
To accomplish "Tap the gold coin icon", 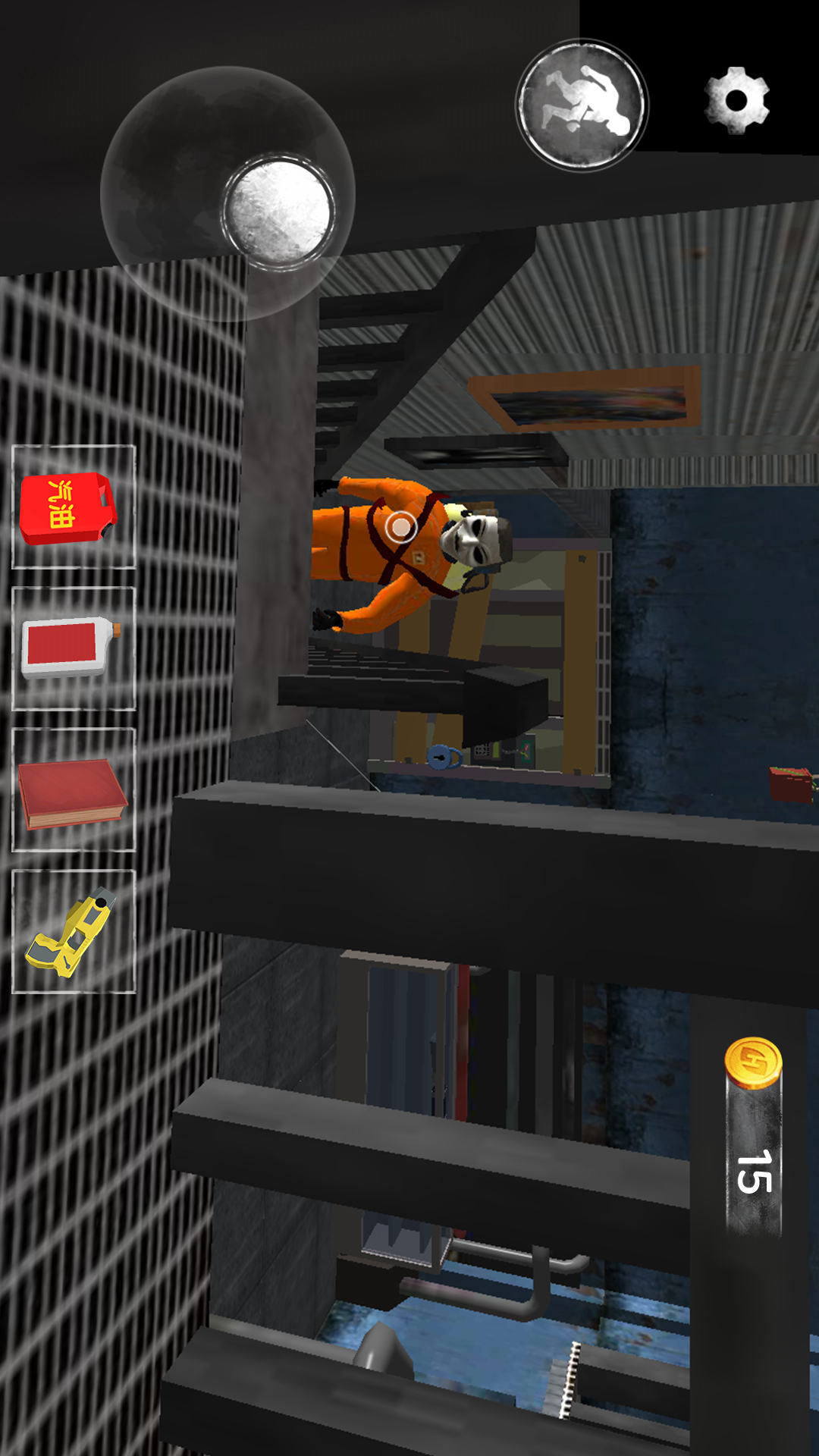I will pyautogui.click(x=752, y=1062).
